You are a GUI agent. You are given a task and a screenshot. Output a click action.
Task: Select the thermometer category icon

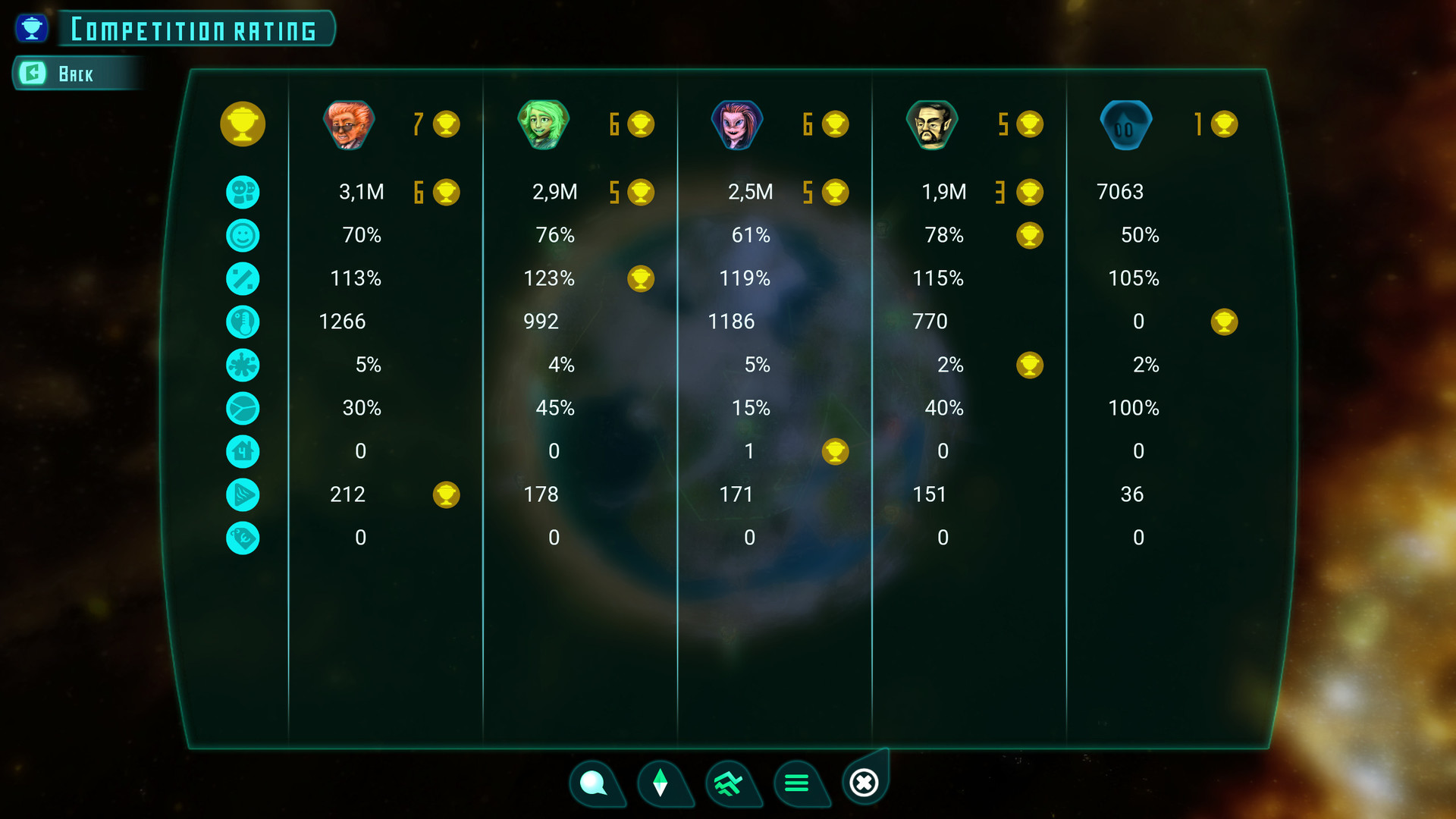tap(243, 322)
